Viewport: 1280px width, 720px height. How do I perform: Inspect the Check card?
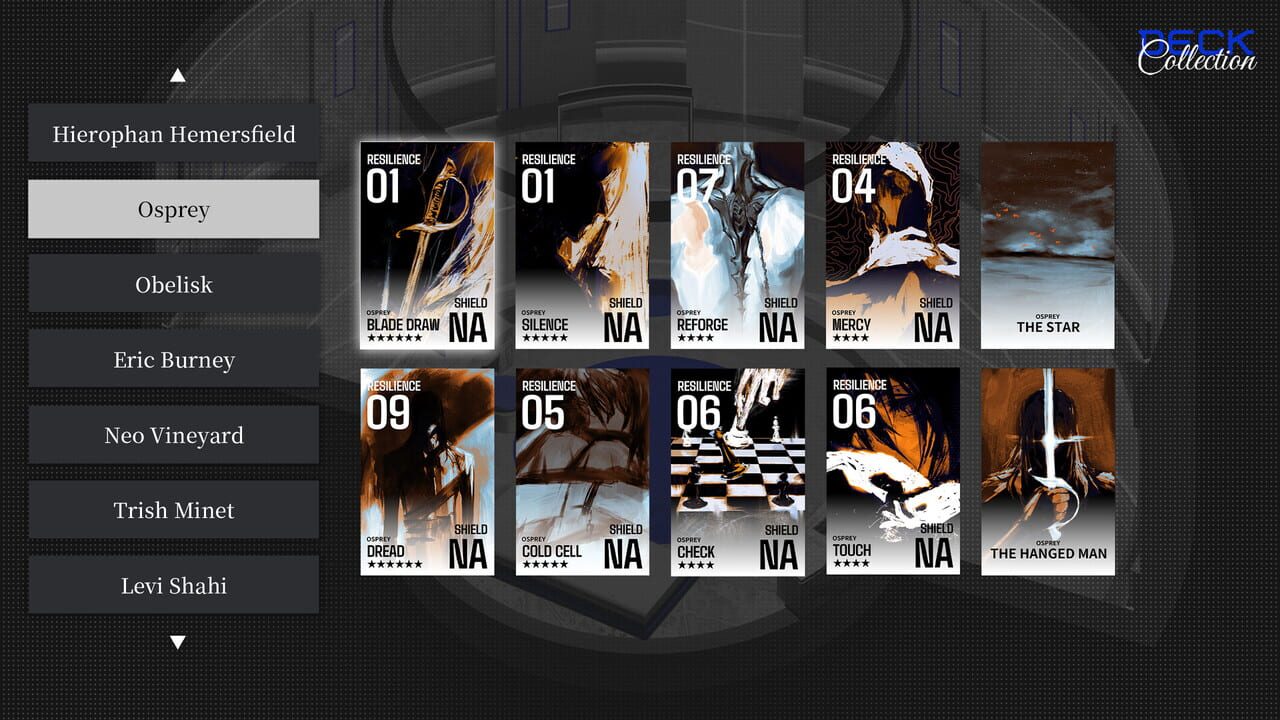[x=736, y=470]
